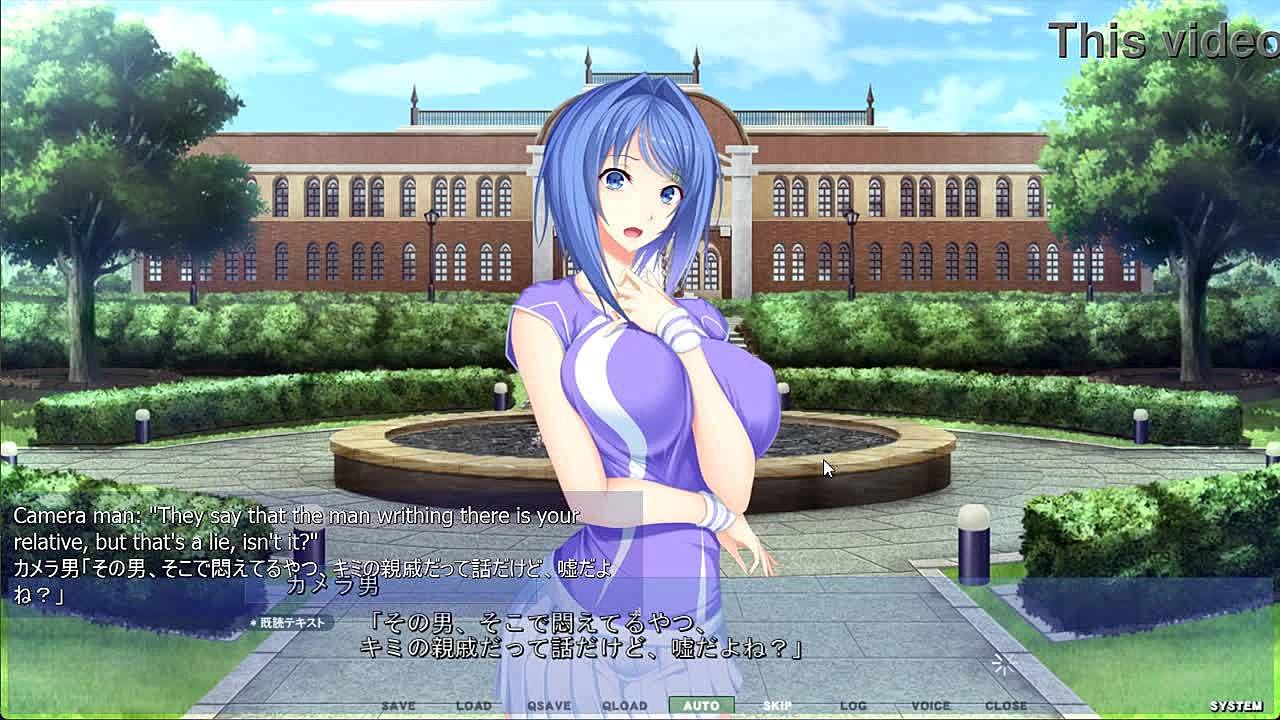The image size is (1280, 720).
Task: Toggle AUTO text advance
Action: click(701, 706)
